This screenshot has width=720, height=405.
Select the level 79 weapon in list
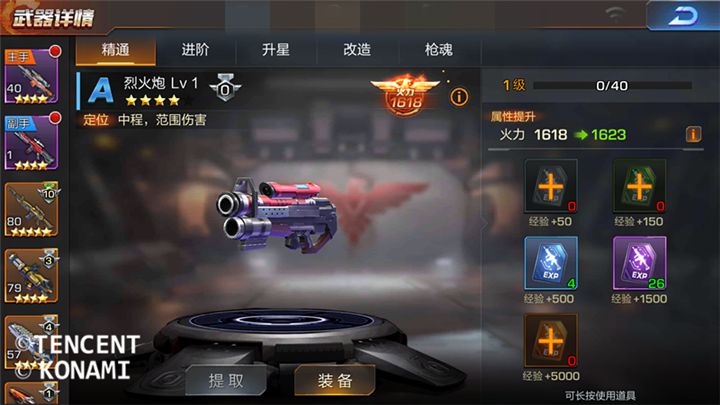pyautogui.click(x=31, y=277)
